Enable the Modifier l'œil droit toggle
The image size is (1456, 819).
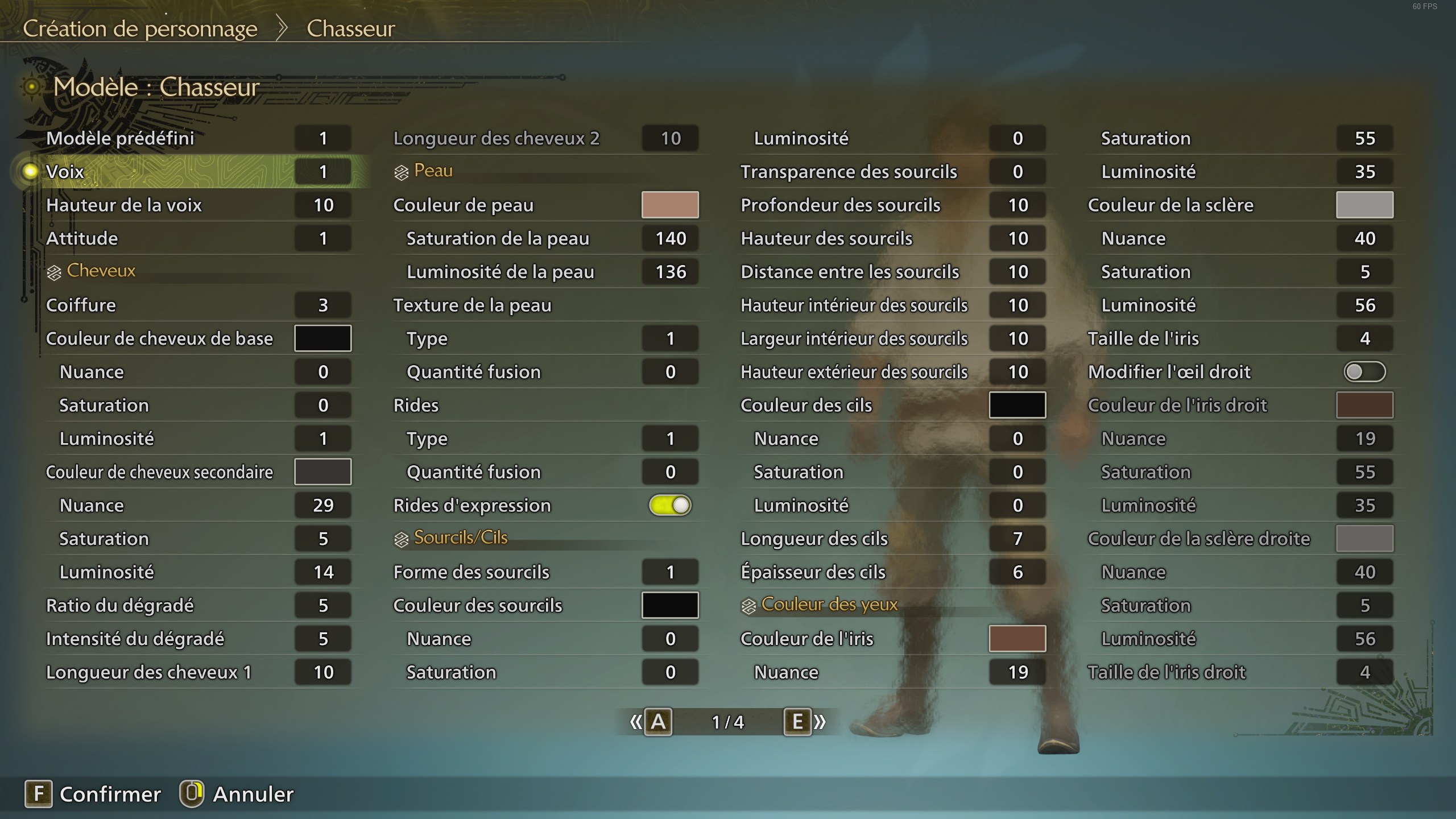click(x=1364, y=371)
